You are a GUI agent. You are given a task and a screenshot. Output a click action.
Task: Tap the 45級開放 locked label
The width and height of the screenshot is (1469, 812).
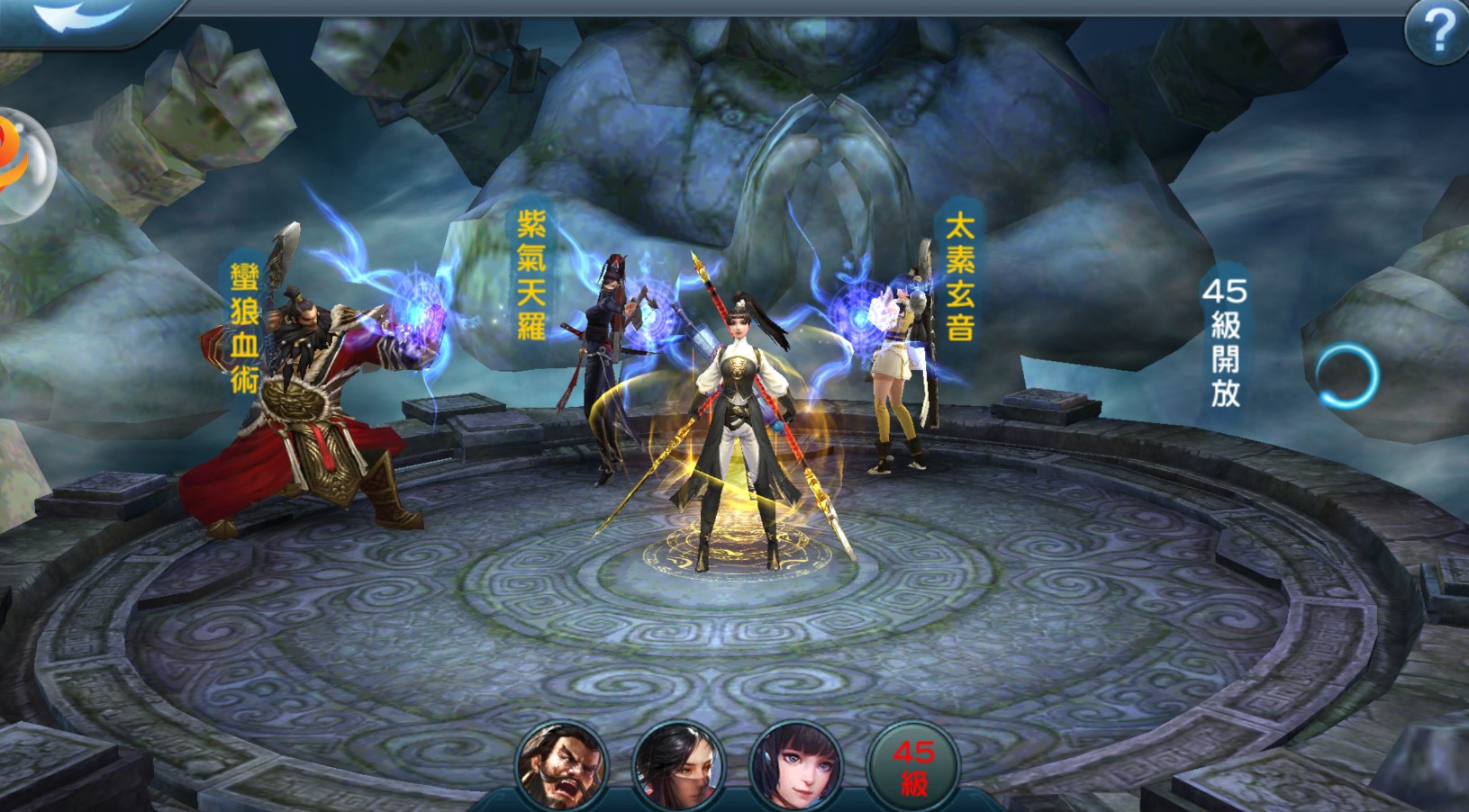point(1225,342)
